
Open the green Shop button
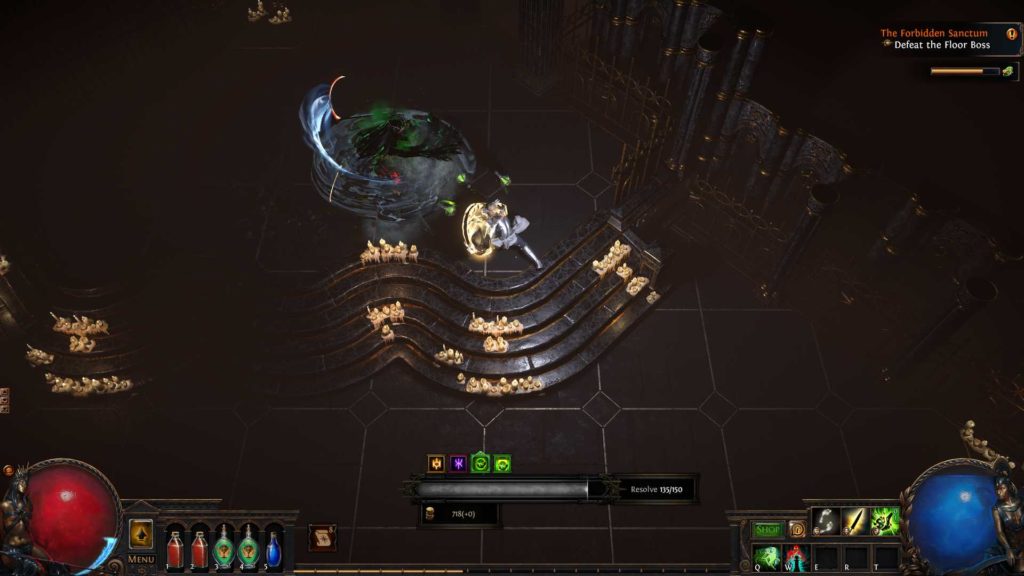click(x=767, y=529)
